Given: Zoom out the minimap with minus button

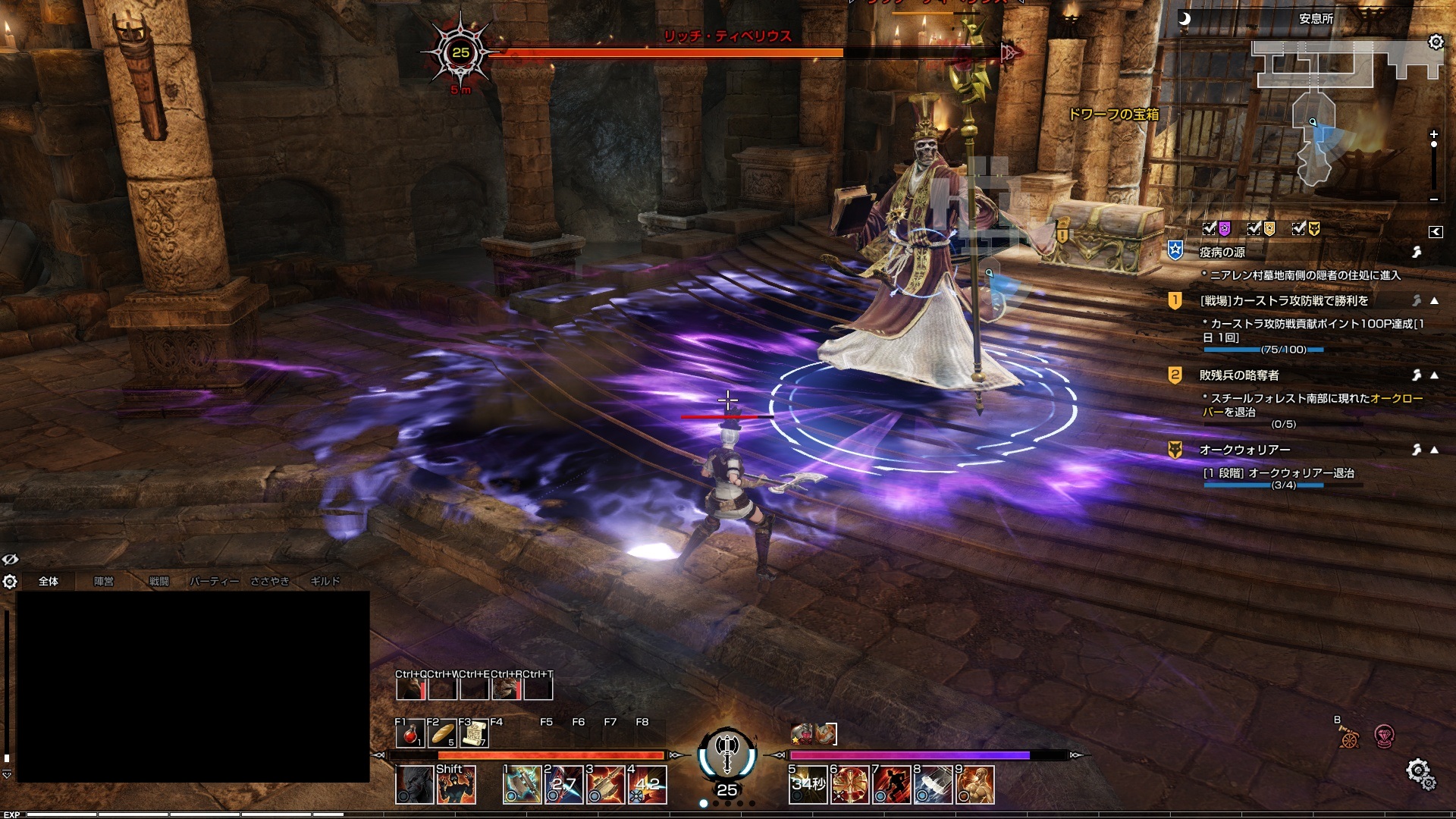Looking at the screenshot, I should tap(1433, 199).
